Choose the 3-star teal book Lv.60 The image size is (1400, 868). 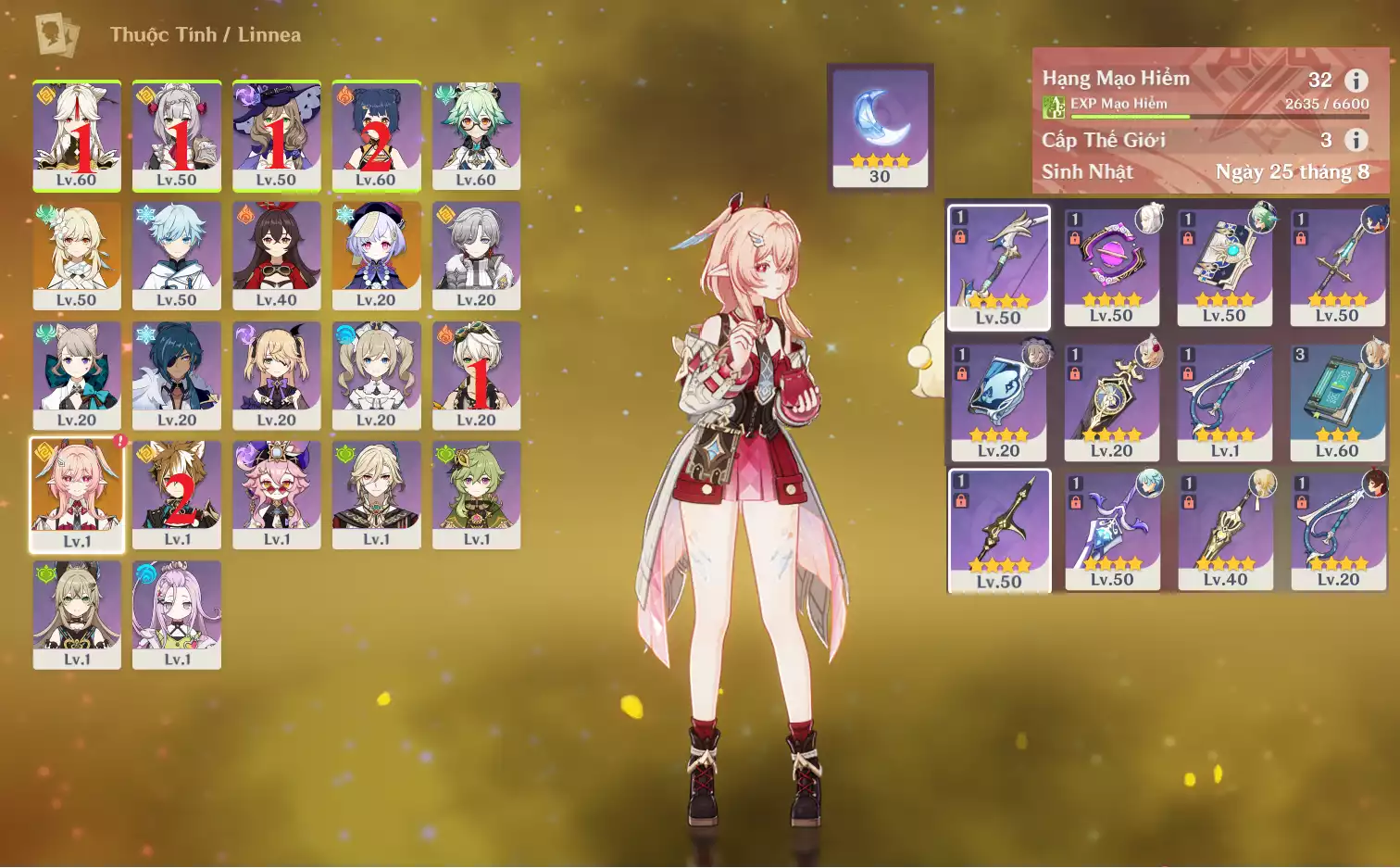tap(1338, 402)
